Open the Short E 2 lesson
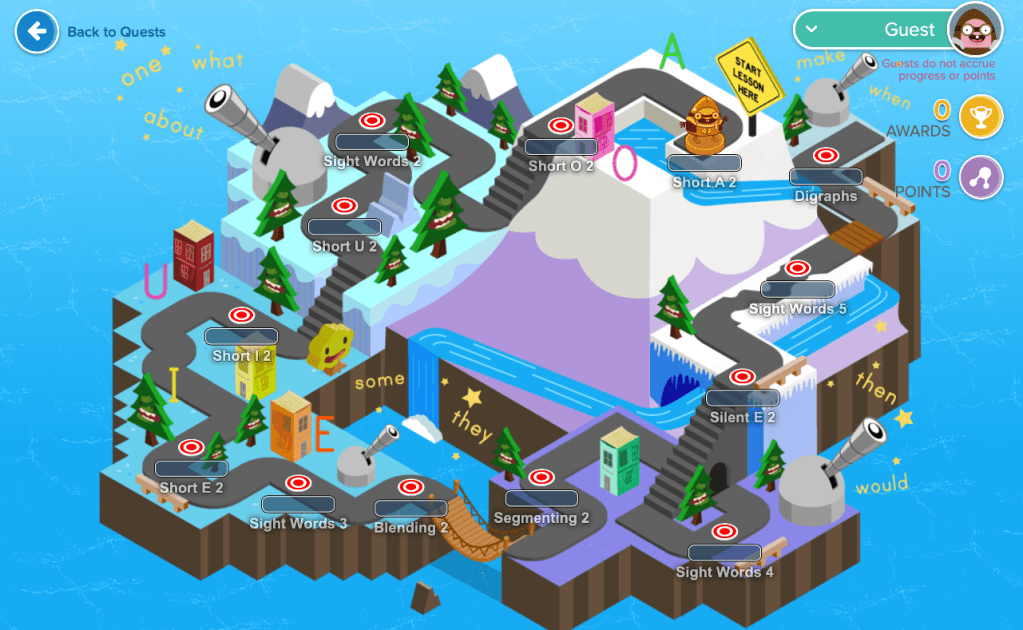The height and width of the screenshot is (630, 1023). [190, 447]
